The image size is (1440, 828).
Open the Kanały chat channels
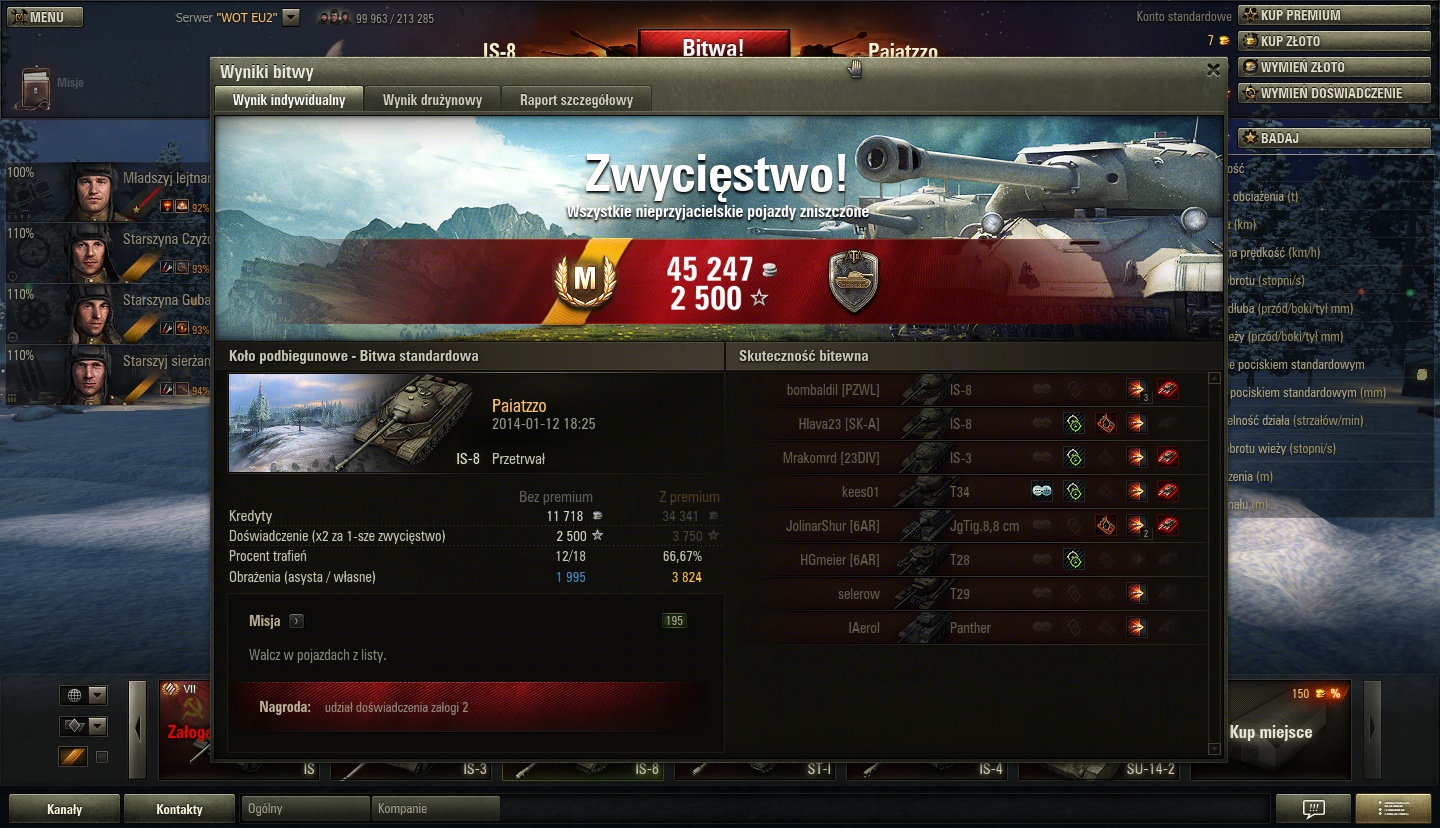65,809
